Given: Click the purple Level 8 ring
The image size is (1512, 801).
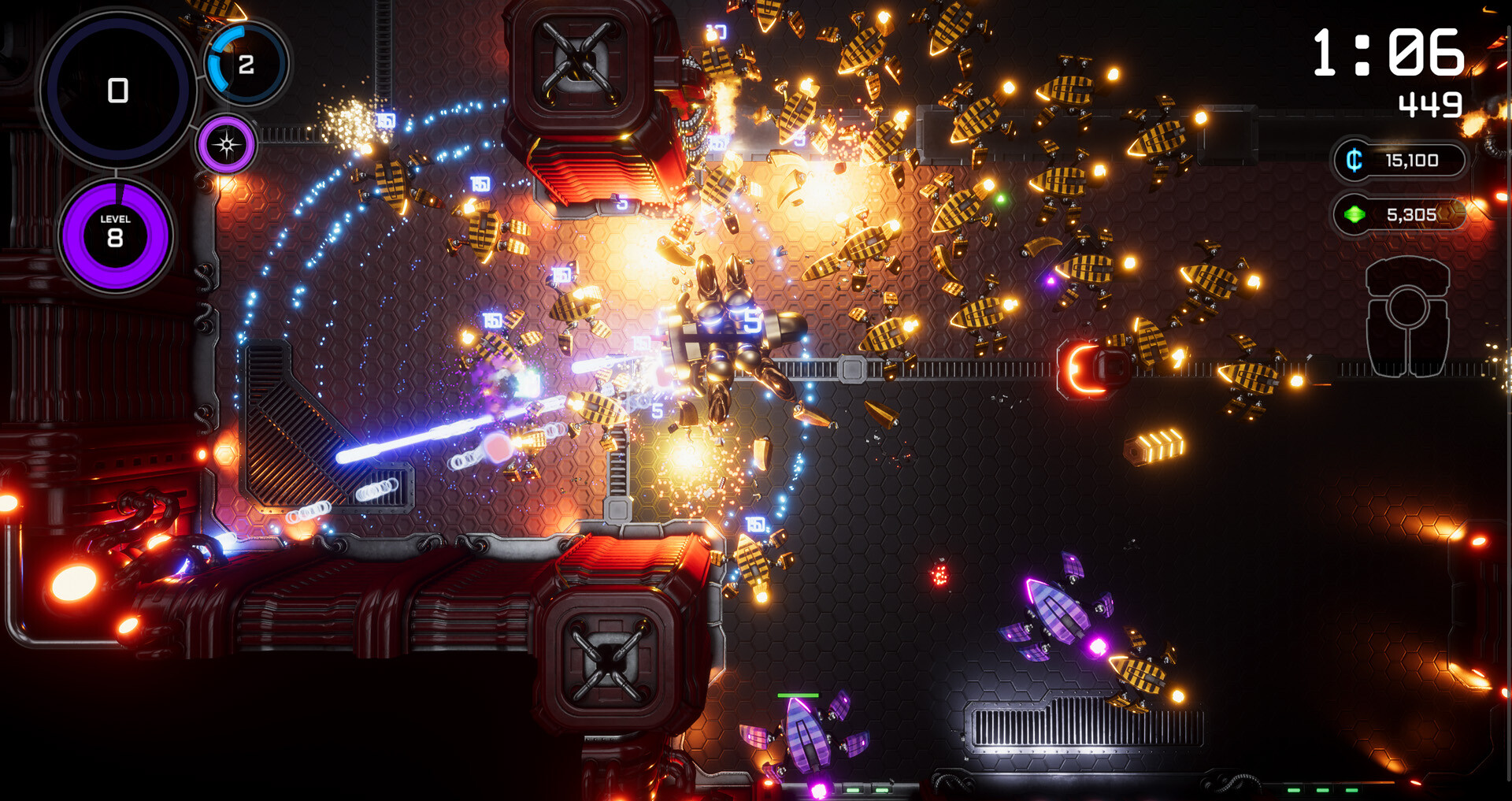Looking at the screenshot, I should click(x=116, y=235).
